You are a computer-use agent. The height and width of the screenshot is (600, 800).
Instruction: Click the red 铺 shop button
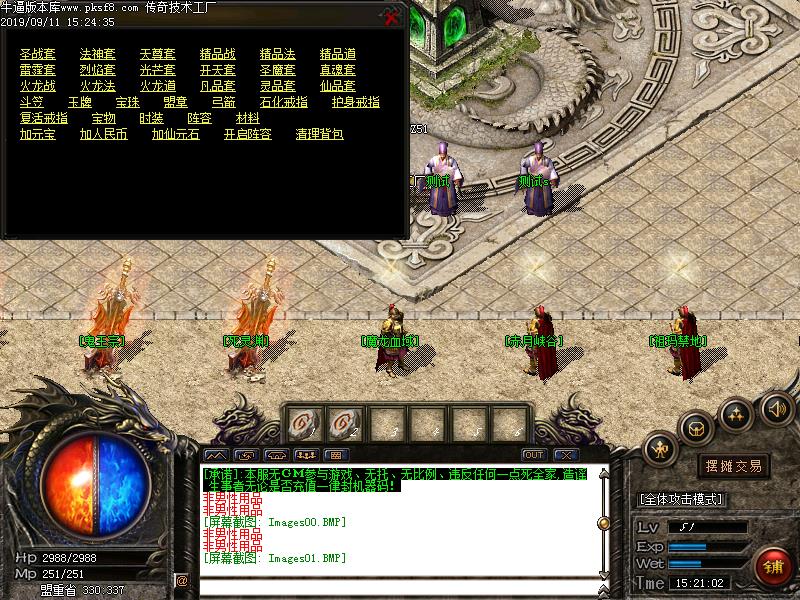(771, 567)
